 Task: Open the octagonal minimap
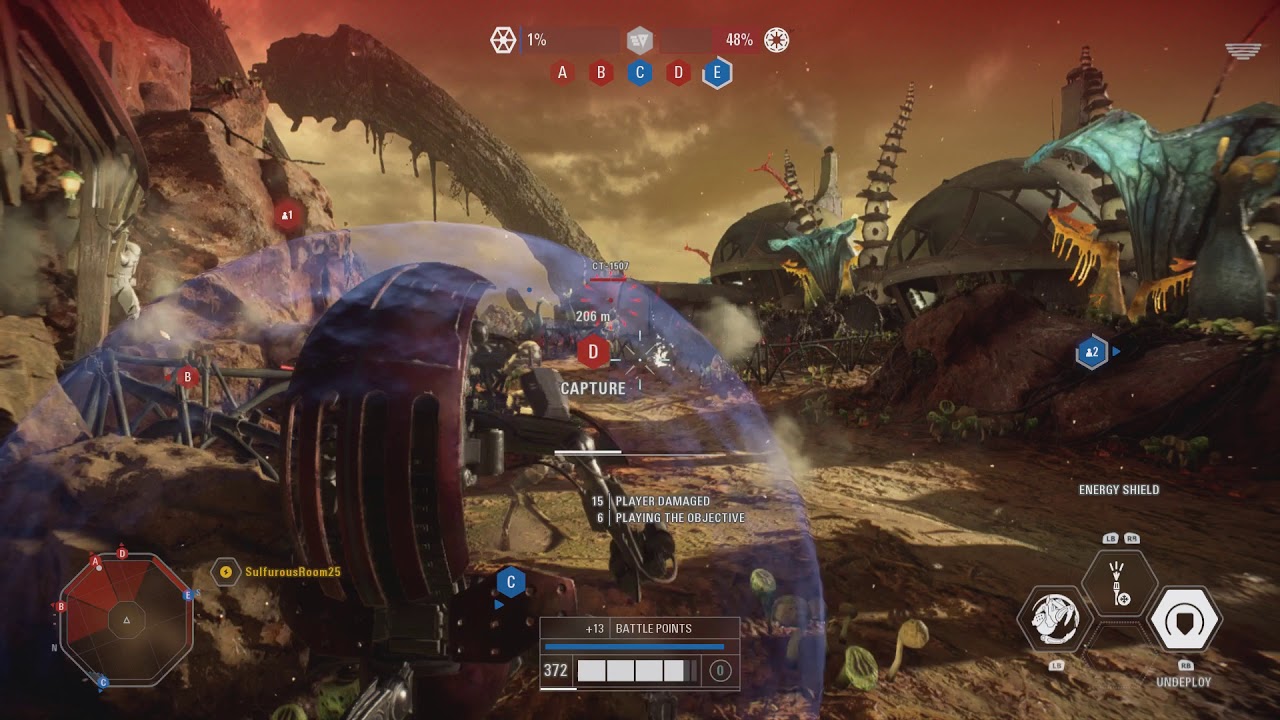pyautogui.click(x=126, y=620)
